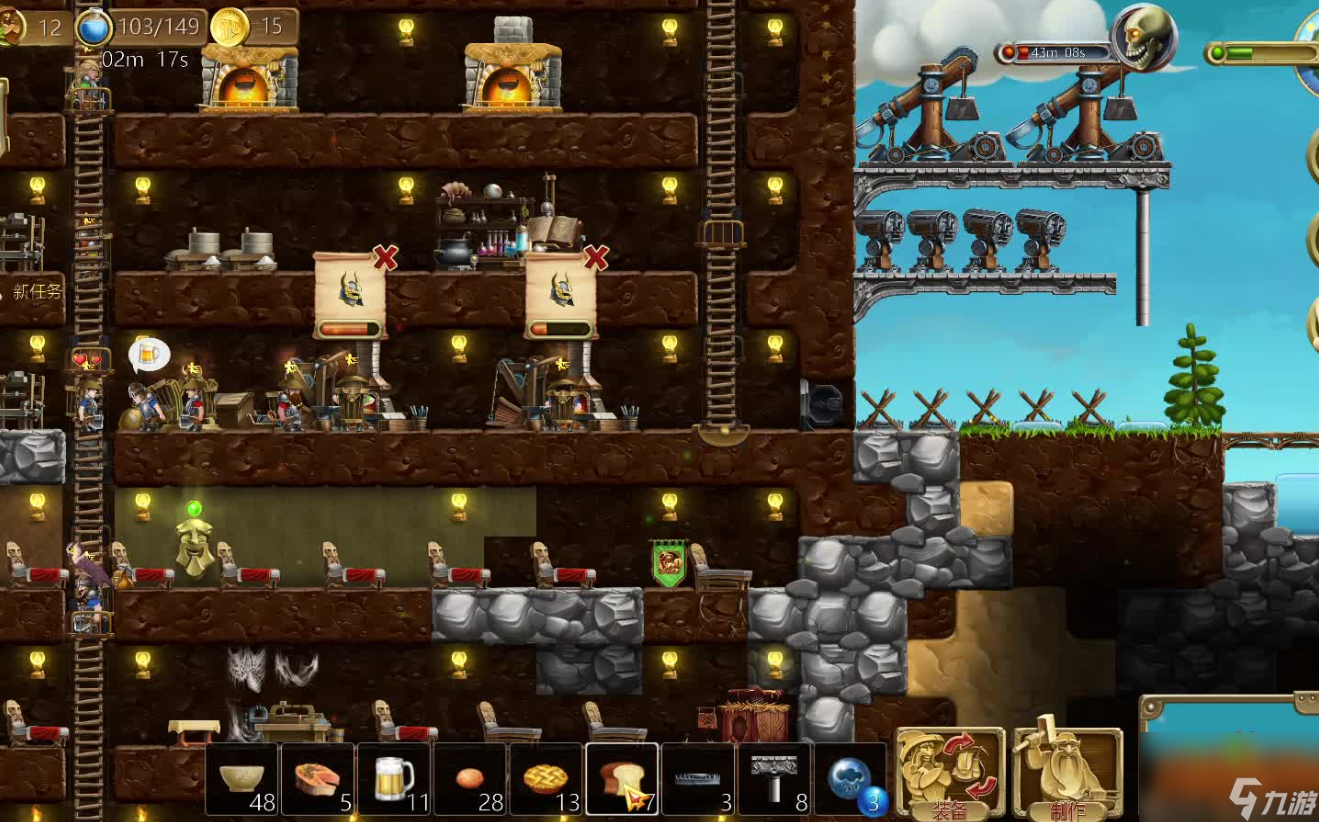This screenshot has height=822, width=1319.
Task: Choose the dark toothed bar item slot
Action: 698,779
